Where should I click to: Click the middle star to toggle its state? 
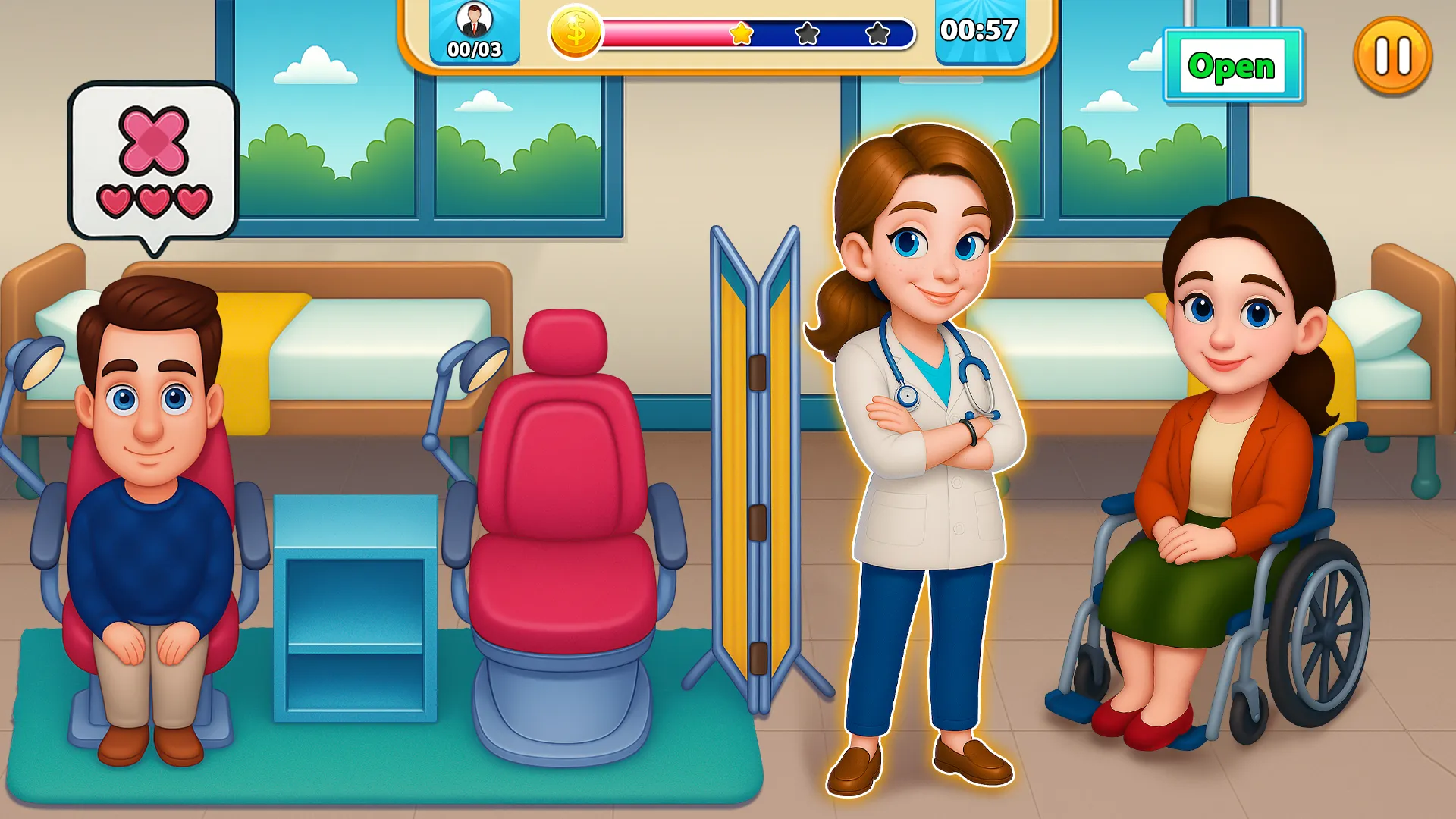[x=808, y=33]
